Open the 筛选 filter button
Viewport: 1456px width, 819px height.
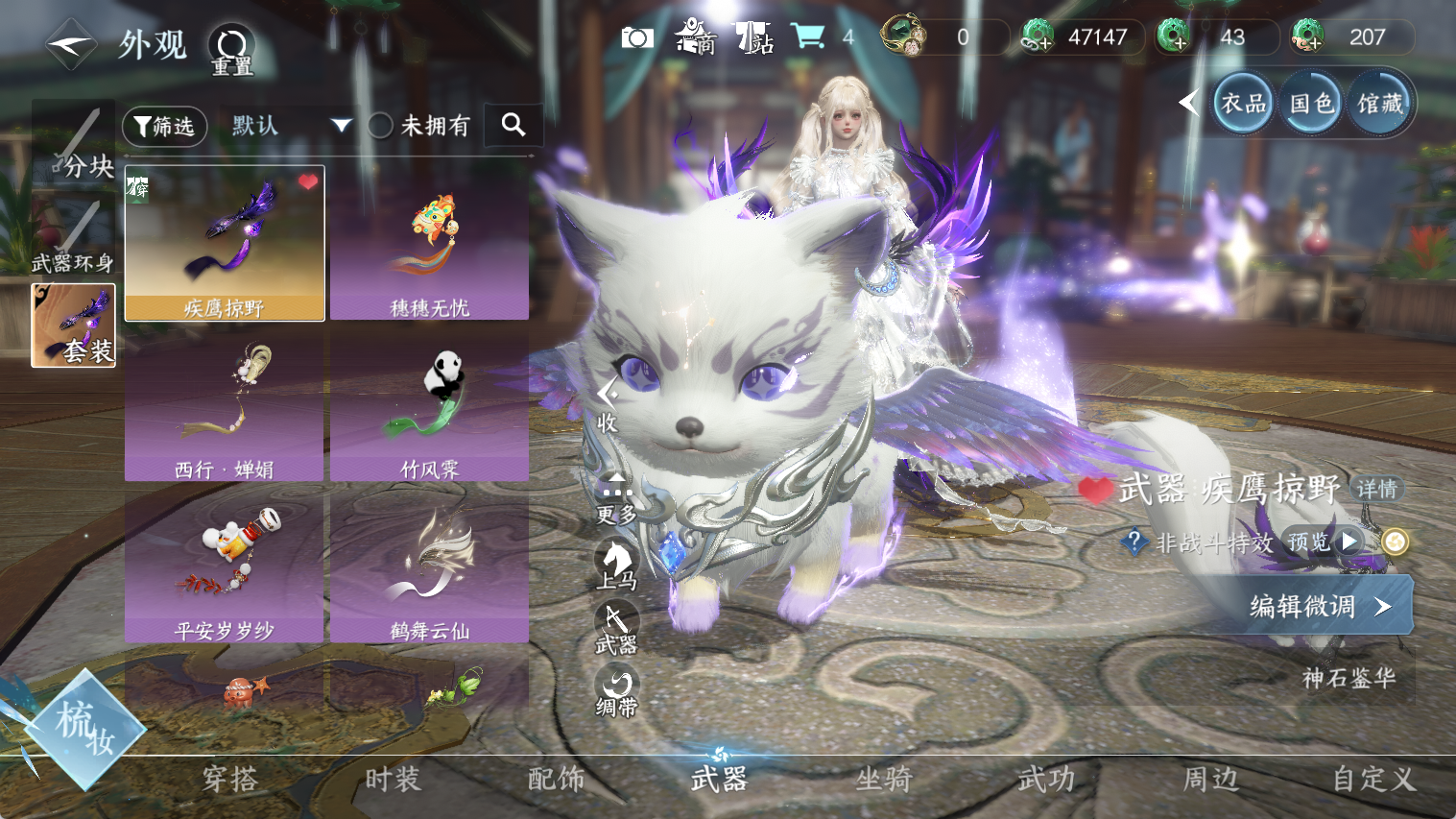[165, 126]
